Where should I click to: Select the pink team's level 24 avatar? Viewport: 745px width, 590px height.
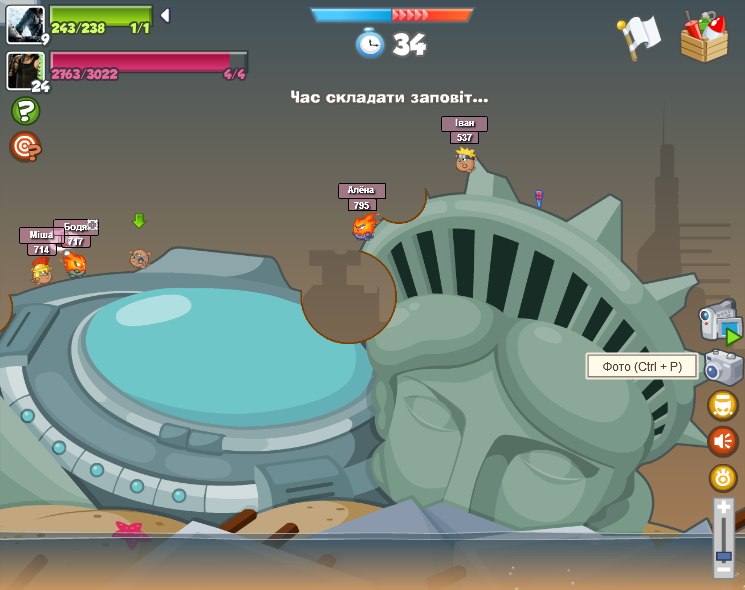point(24,70)
